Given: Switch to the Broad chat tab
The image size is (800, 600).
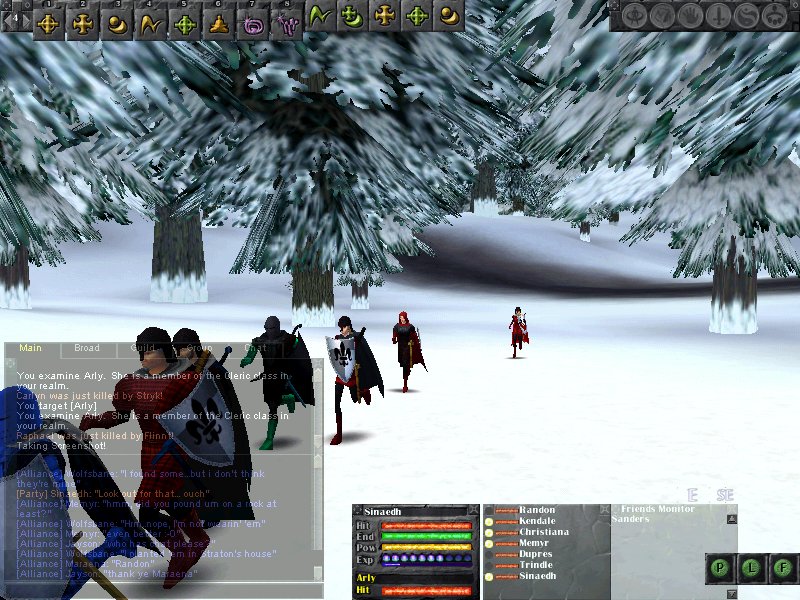Looking at the screenshot, I should [x=87, y=349].
